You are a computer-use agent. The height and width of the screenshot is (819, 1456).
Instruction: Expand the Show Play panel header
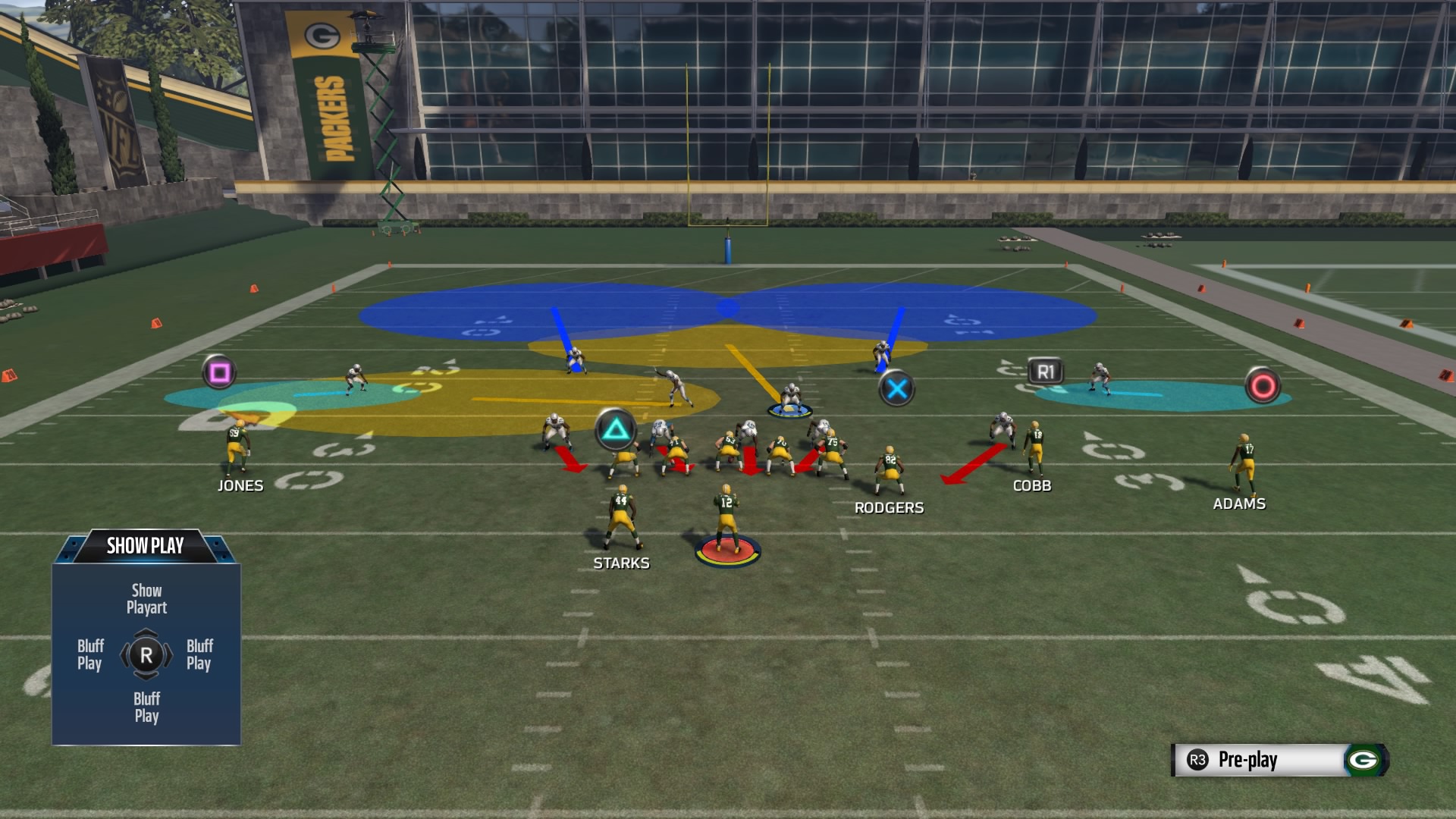[x=146, y=544]
